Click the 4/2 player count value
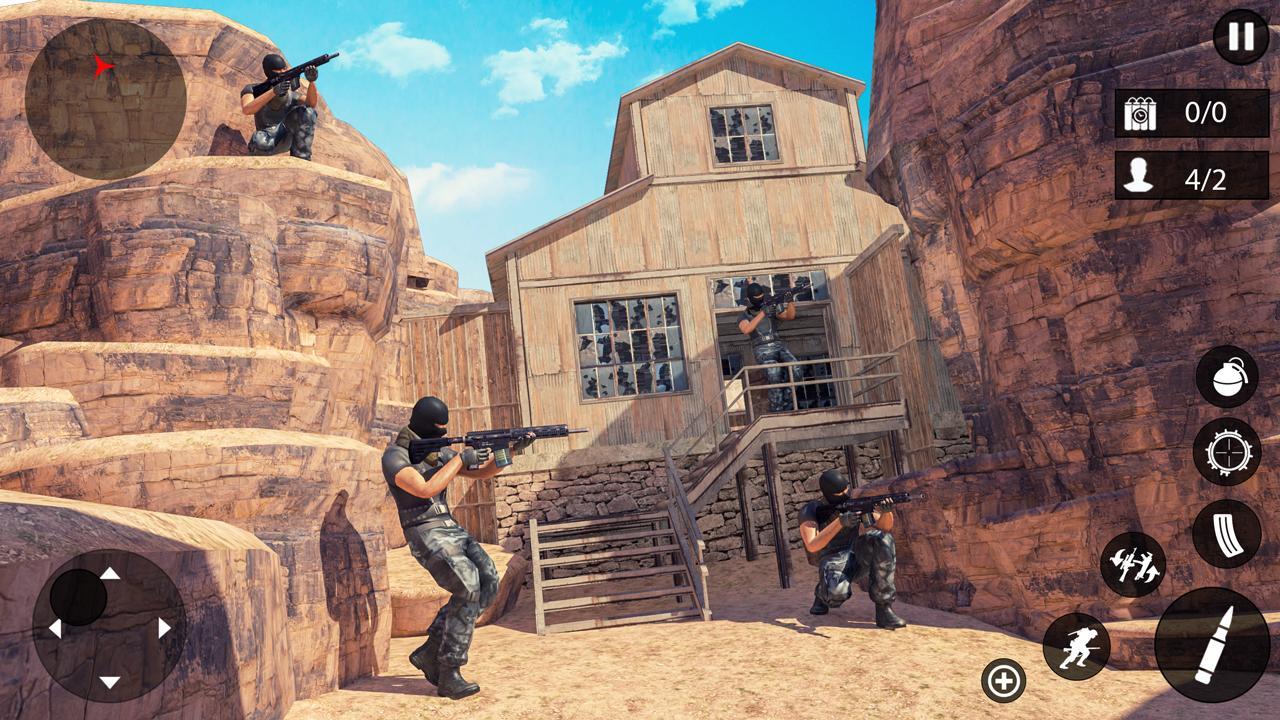This screenshot has height=720, width=1280. 1205,178
